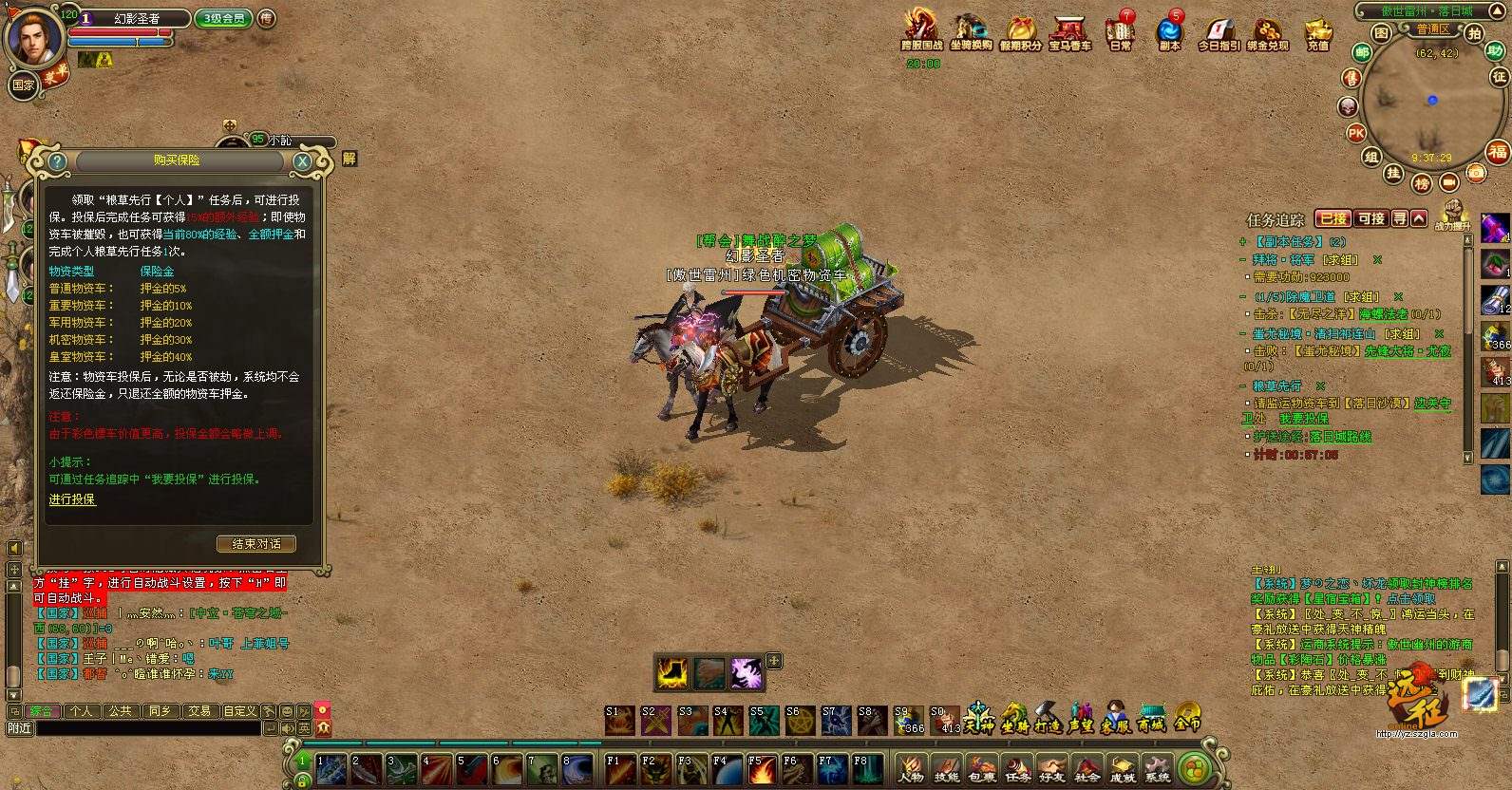This screenshot has width=1512, height=790.
Task: Switch chat to the 交易 tab
Action: 198,710
